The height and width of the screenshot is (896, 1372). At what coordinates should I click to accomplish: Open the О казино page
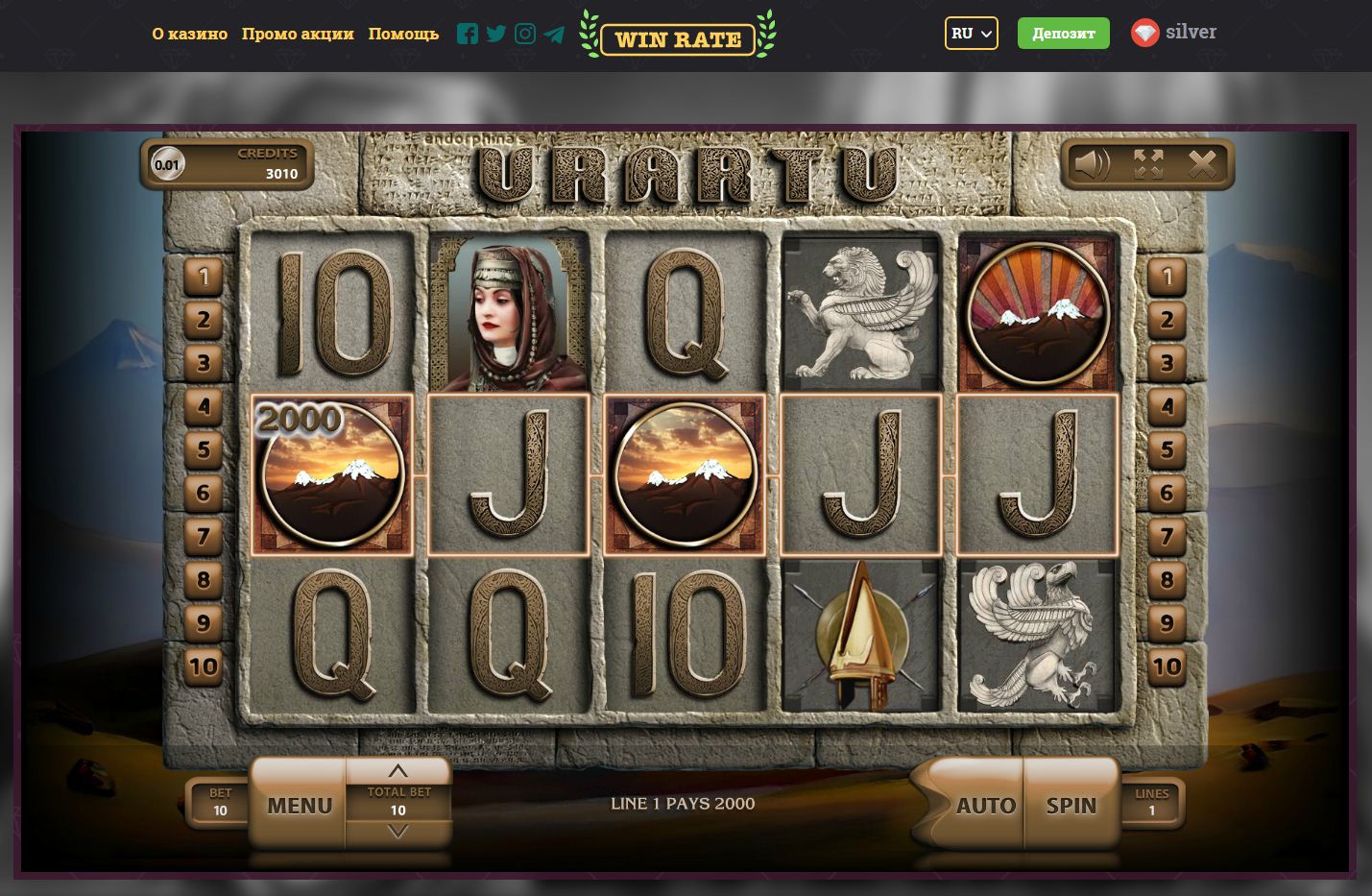pos(190,34)
